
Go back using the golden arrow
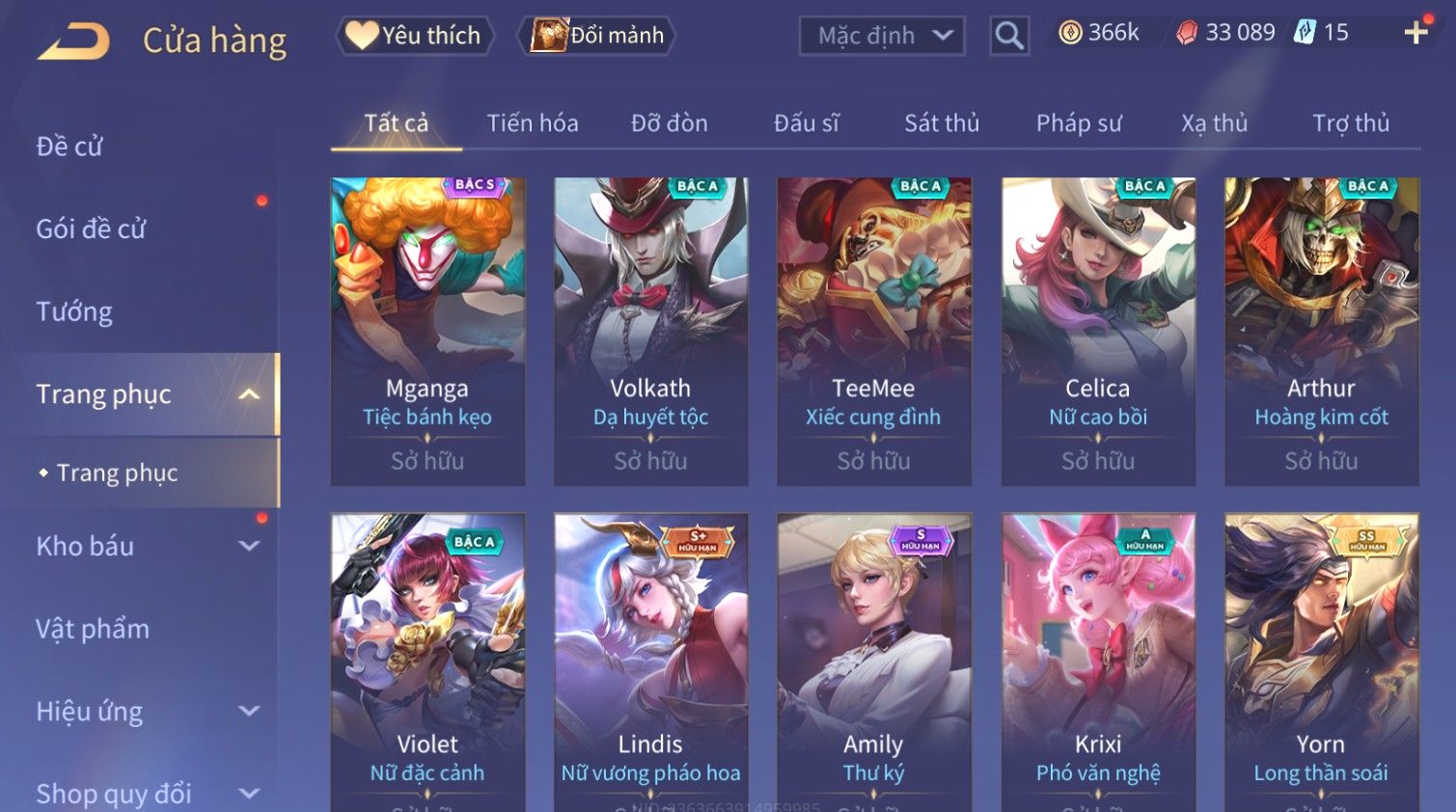click(74, 41)
